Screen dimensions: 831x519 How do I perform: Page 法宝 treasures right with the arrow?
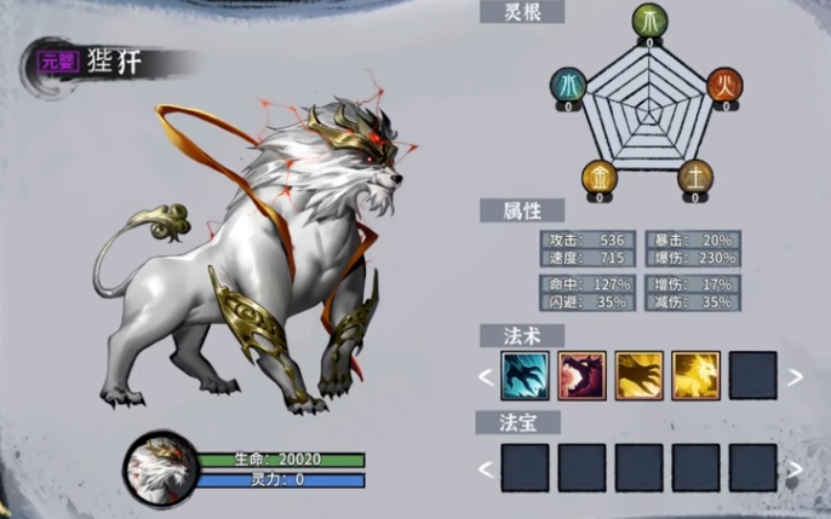point(795,468)
